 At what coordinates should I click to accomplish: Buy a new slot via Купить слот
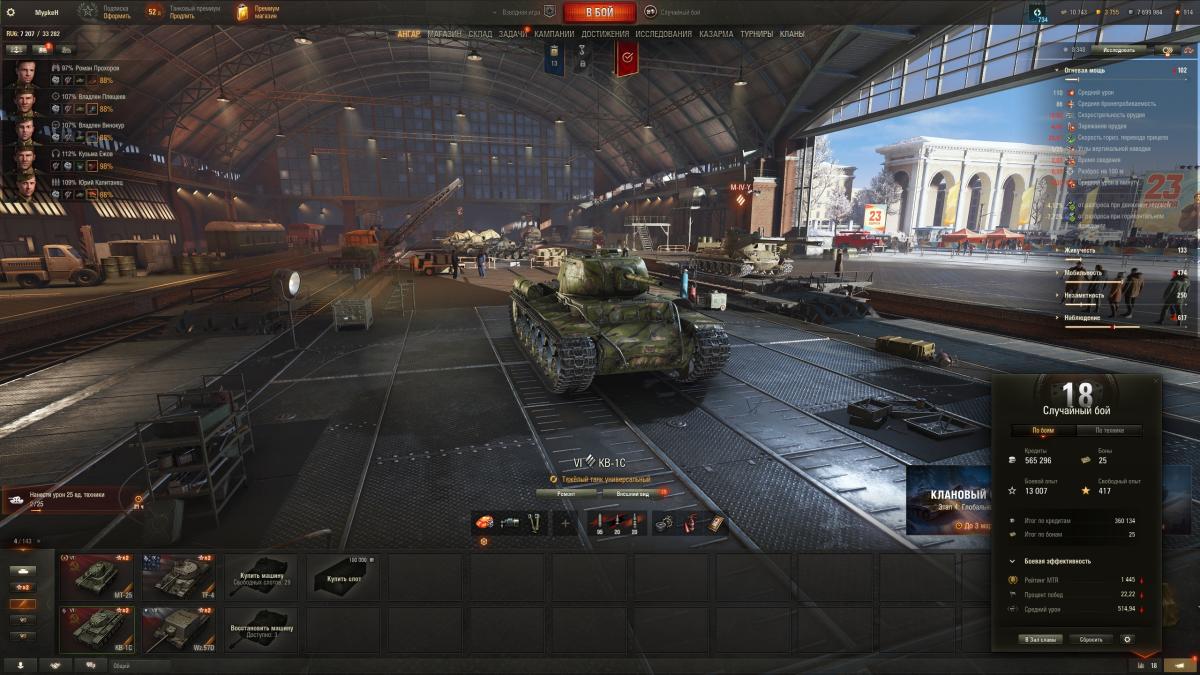[342, 576]
